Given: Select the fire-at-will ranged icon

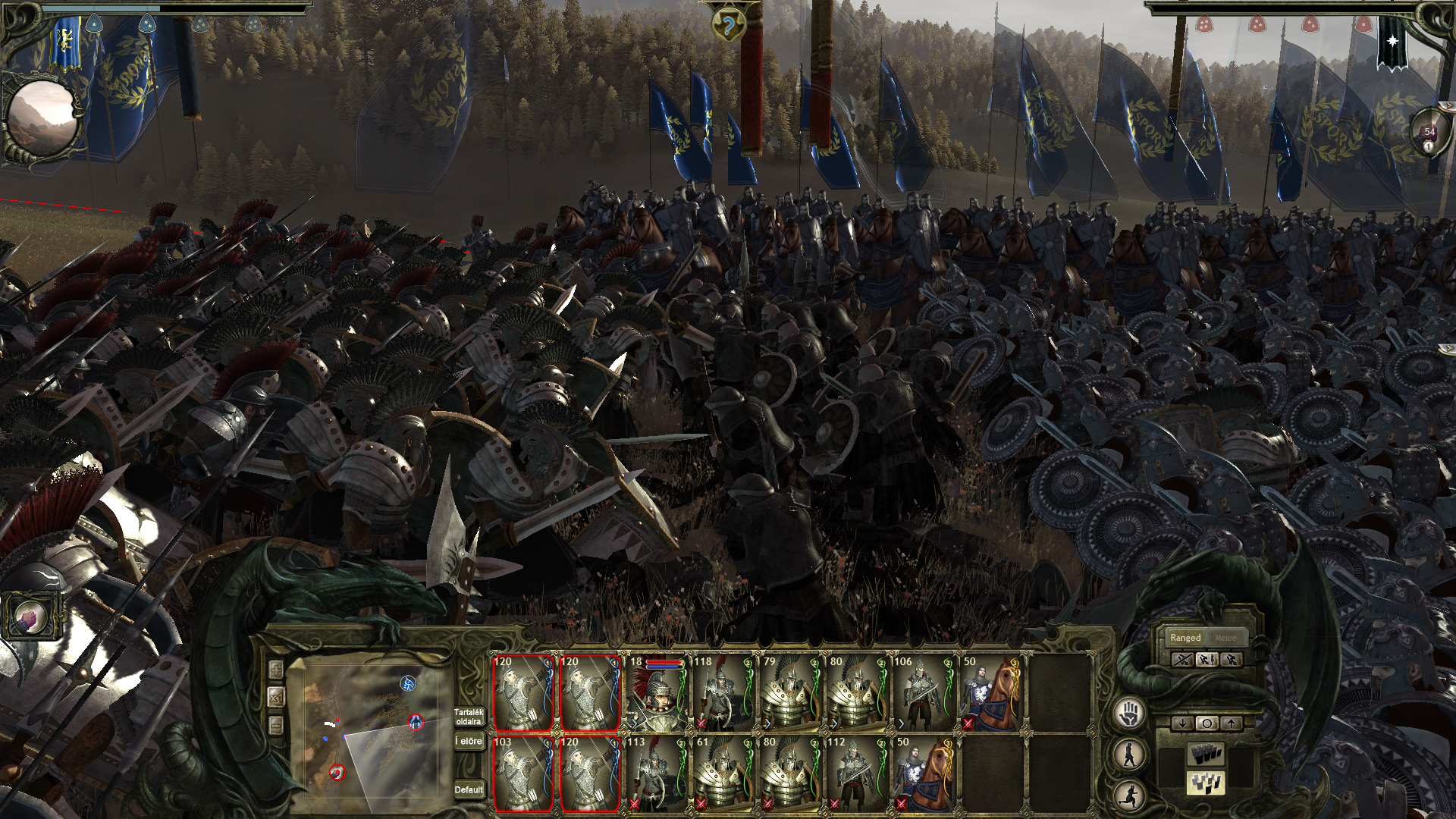Looking at the screenshot, I should tap(1207, 661).
